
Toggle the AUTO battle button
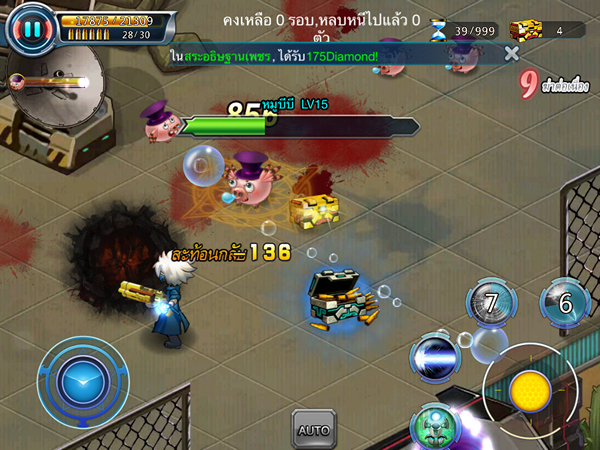point(313,429)
